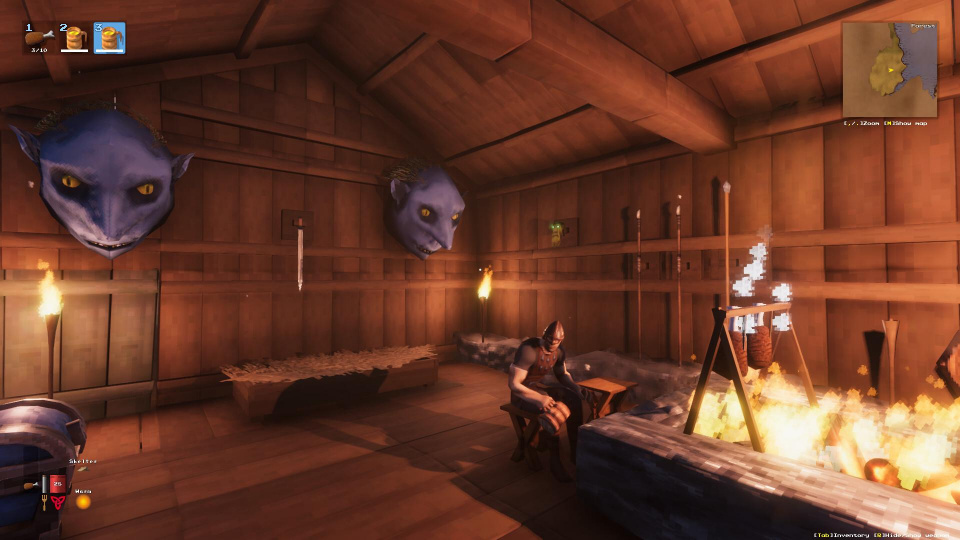This screenshot has height=540, width=960.
Task: Click the Warm status effect icon
Action: click(x=83, y=501)
